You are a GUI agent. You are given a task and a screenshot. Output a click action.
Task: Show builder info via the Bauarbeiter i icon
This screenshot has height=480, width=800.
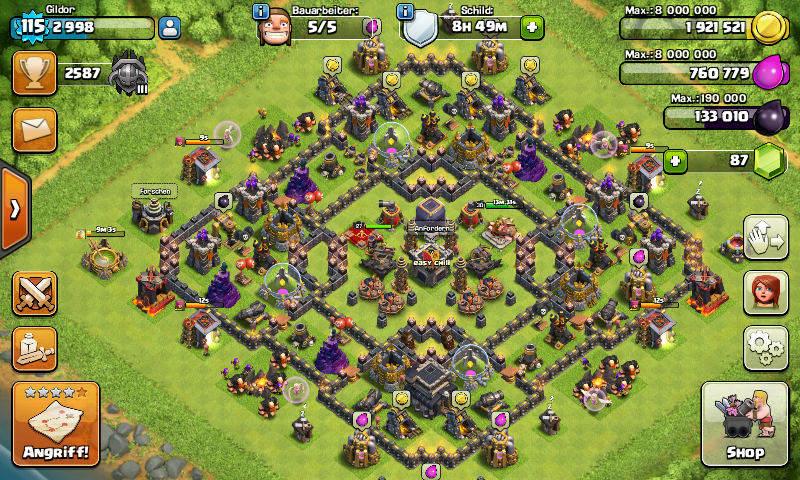pos(261,12)
